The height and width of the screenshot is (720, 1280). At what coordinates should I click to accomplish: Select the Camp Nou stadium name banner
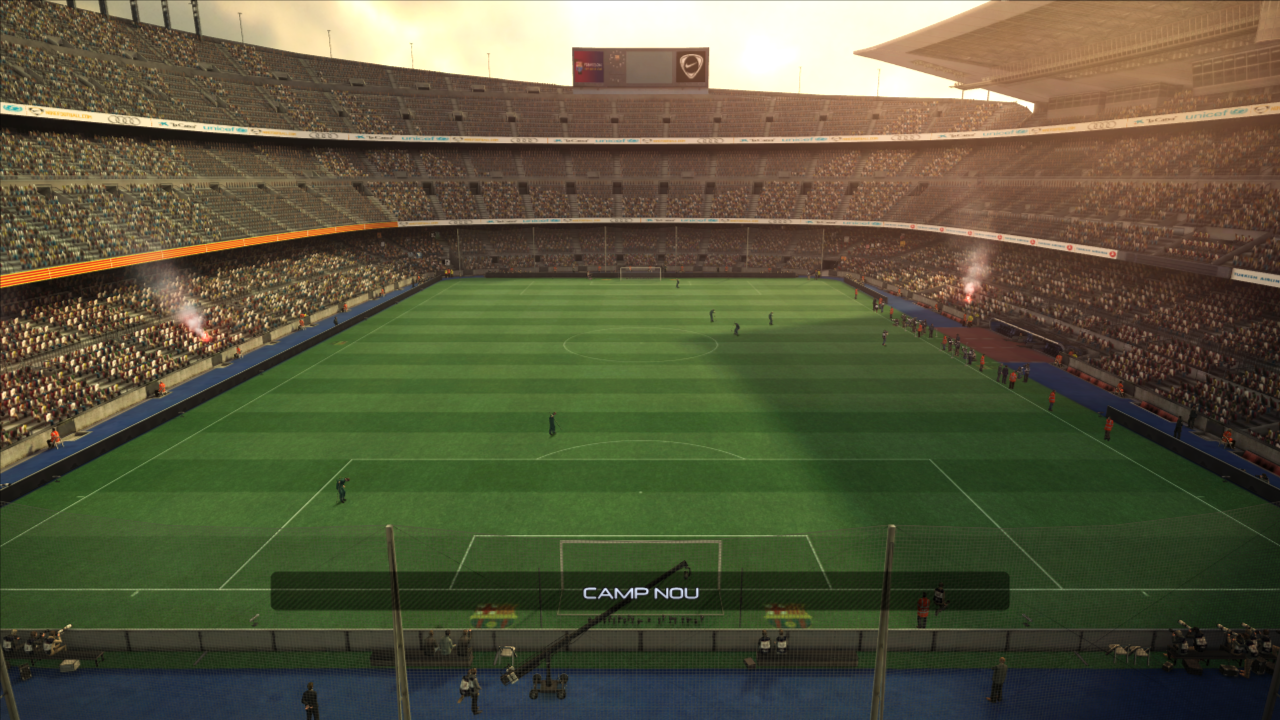(x=640, y=592)
